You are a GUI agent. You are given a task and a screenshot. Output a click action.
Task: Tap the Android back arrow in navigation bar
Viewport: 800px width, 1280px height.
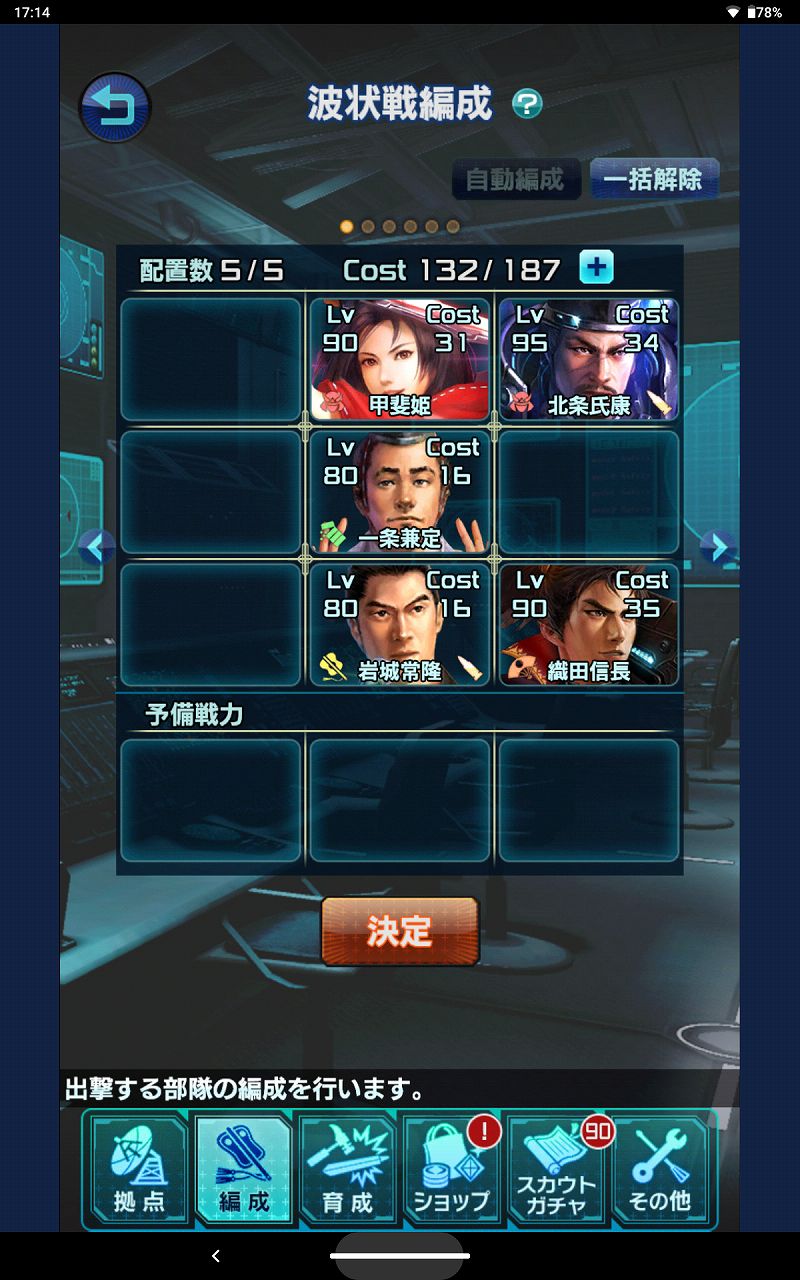(x=216, y=1256)
